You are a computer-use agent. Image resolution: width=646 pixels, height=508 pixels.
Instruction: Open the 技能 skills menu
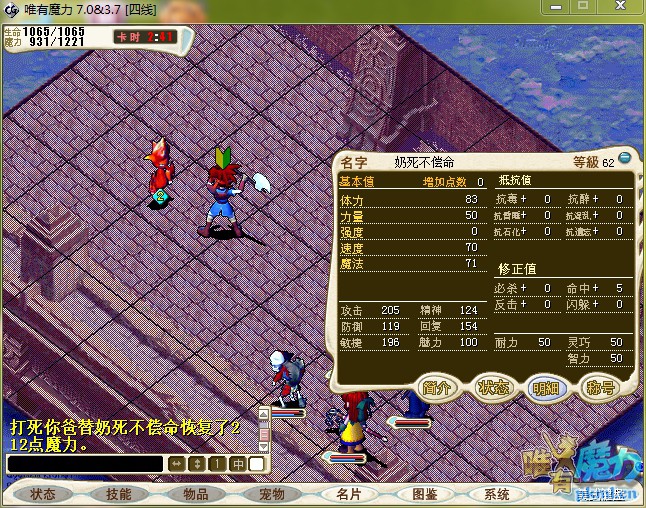118,494
